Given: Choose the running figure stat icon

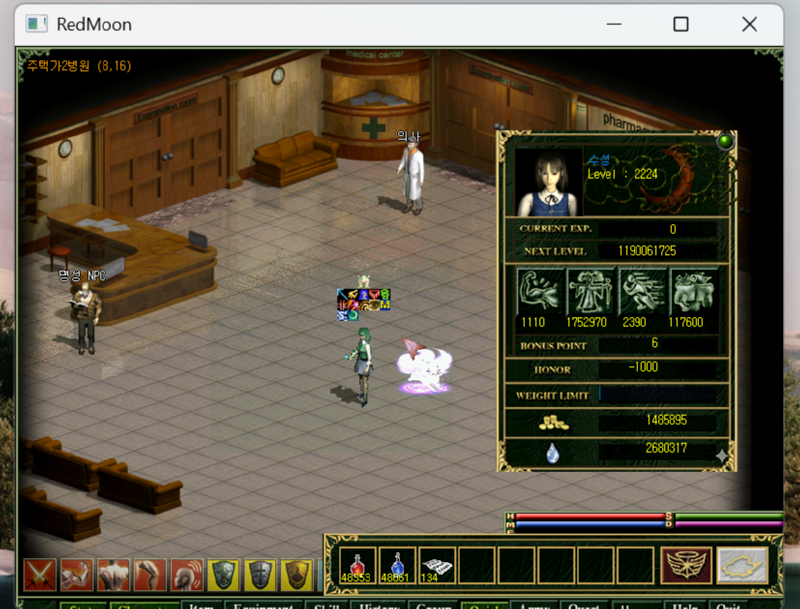Looking at the screenshot, I should [x=643, y=292].
